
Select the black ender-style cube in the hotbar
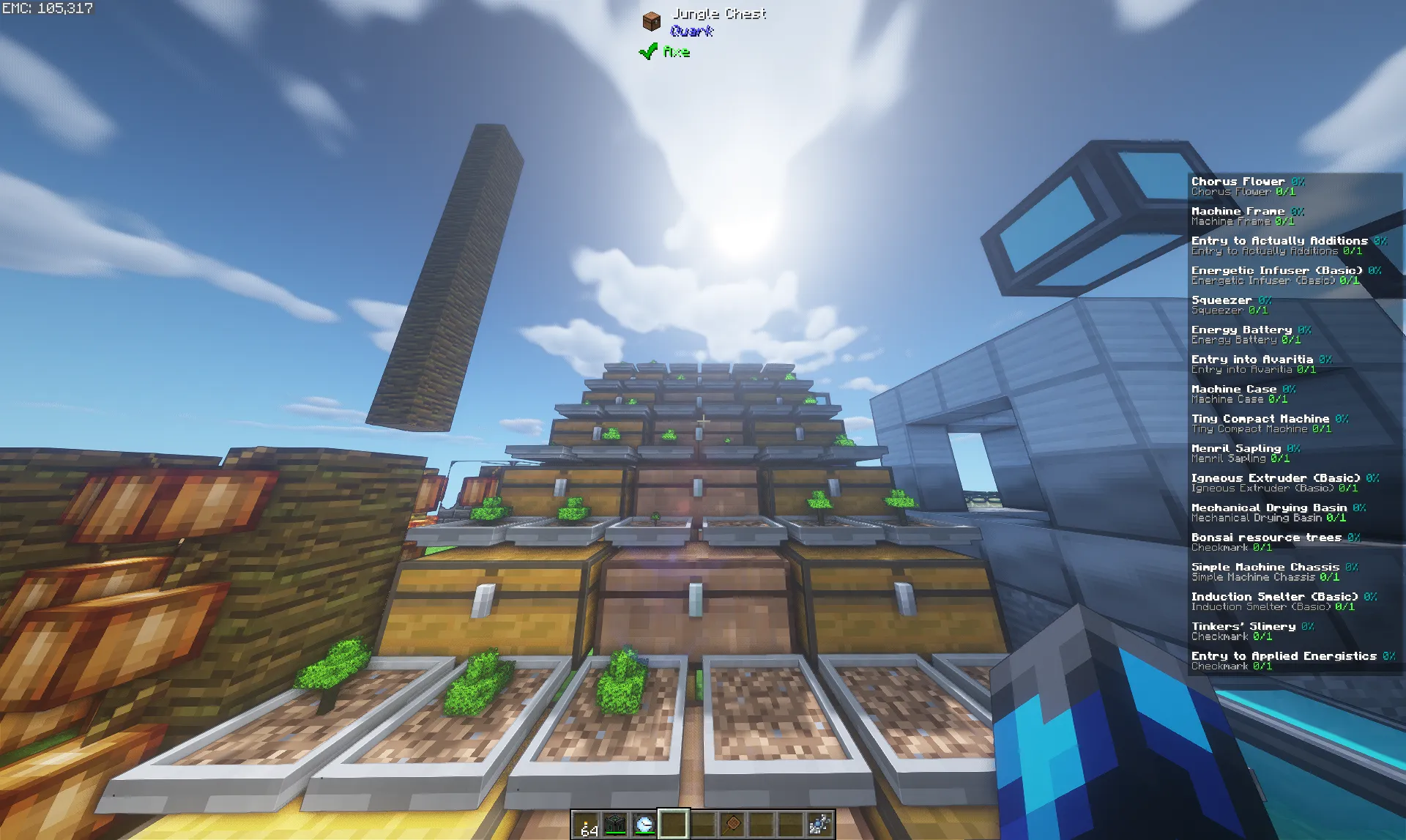click(617, 825)
